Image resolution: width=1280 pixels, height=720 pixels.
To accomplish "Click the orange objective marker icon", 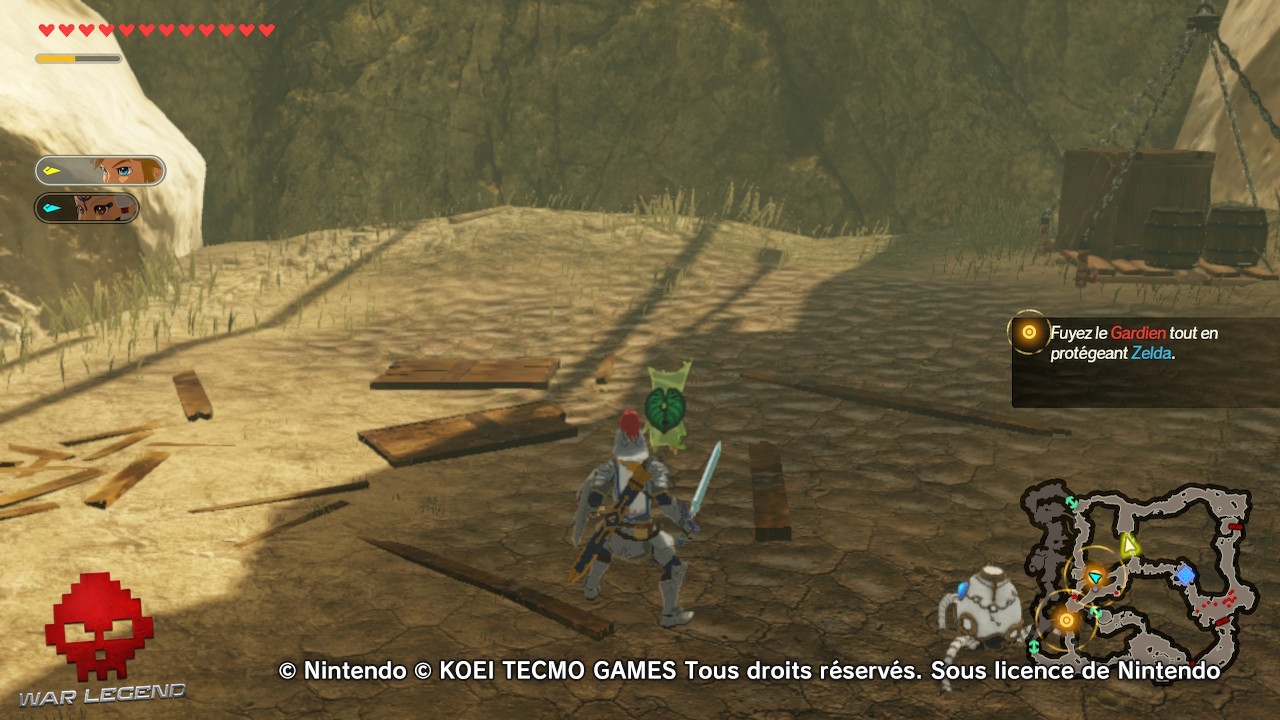I will coord(1029,331).
